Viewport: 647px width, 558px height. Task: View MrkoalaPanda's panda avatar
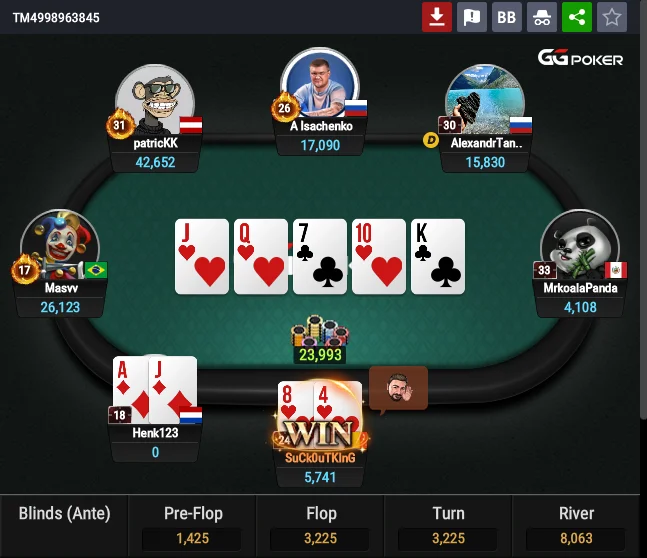[580, 249]
